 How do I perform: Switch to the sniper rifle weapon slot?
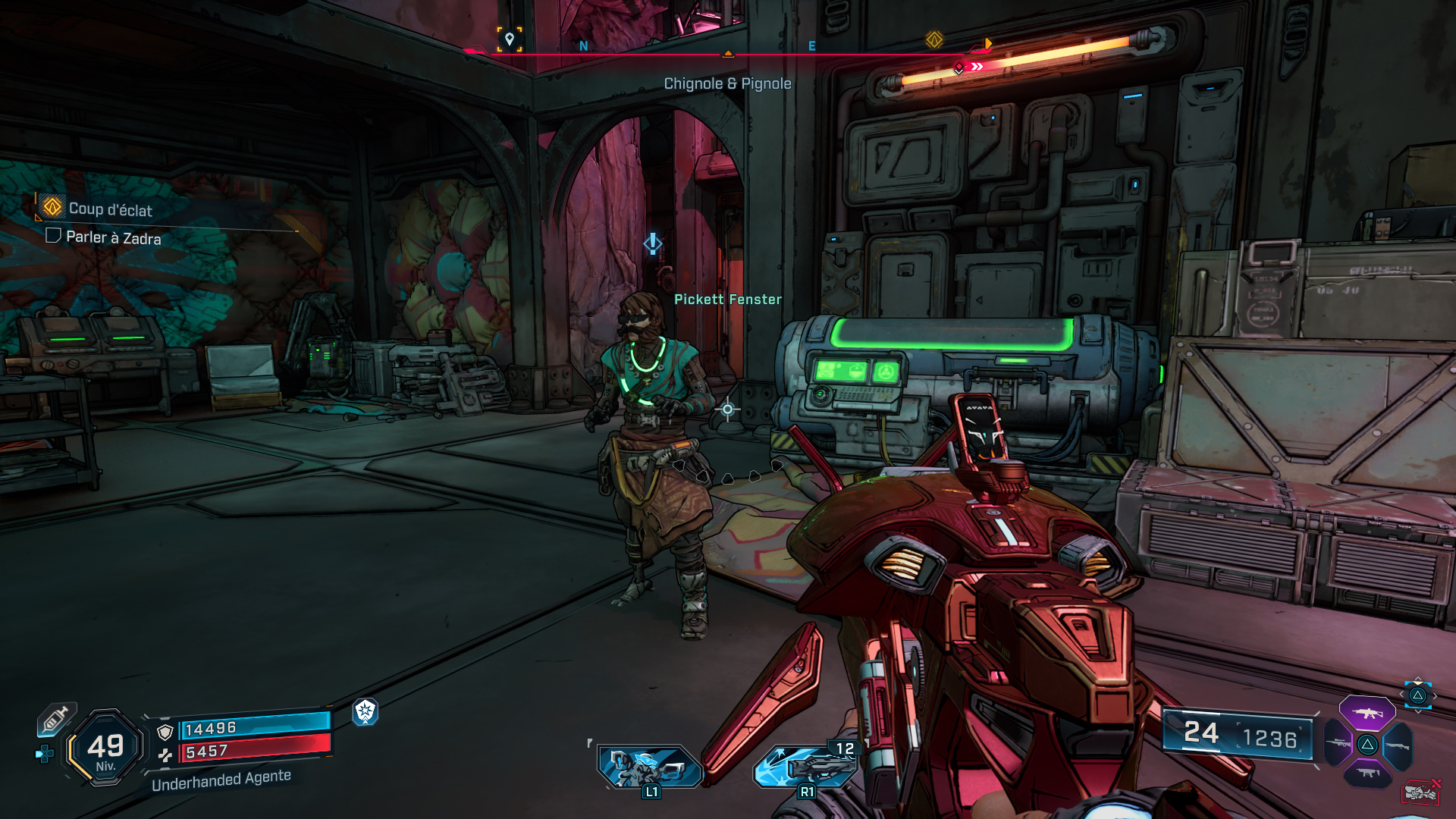pyautogui.click(x=1338, y=743)
